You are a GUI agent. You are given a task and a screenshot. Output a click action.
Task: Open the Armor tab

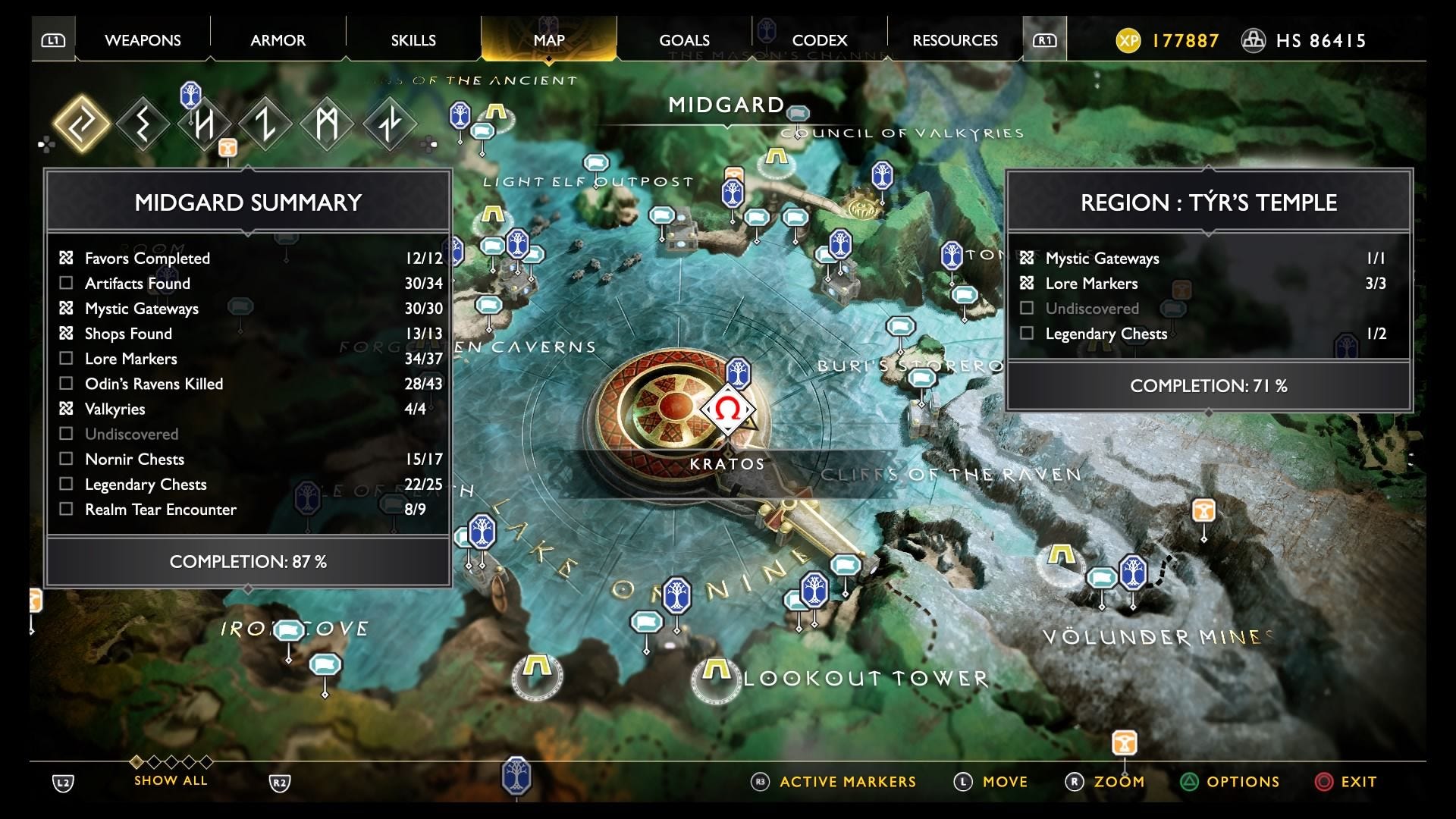(x=278, y=40)
